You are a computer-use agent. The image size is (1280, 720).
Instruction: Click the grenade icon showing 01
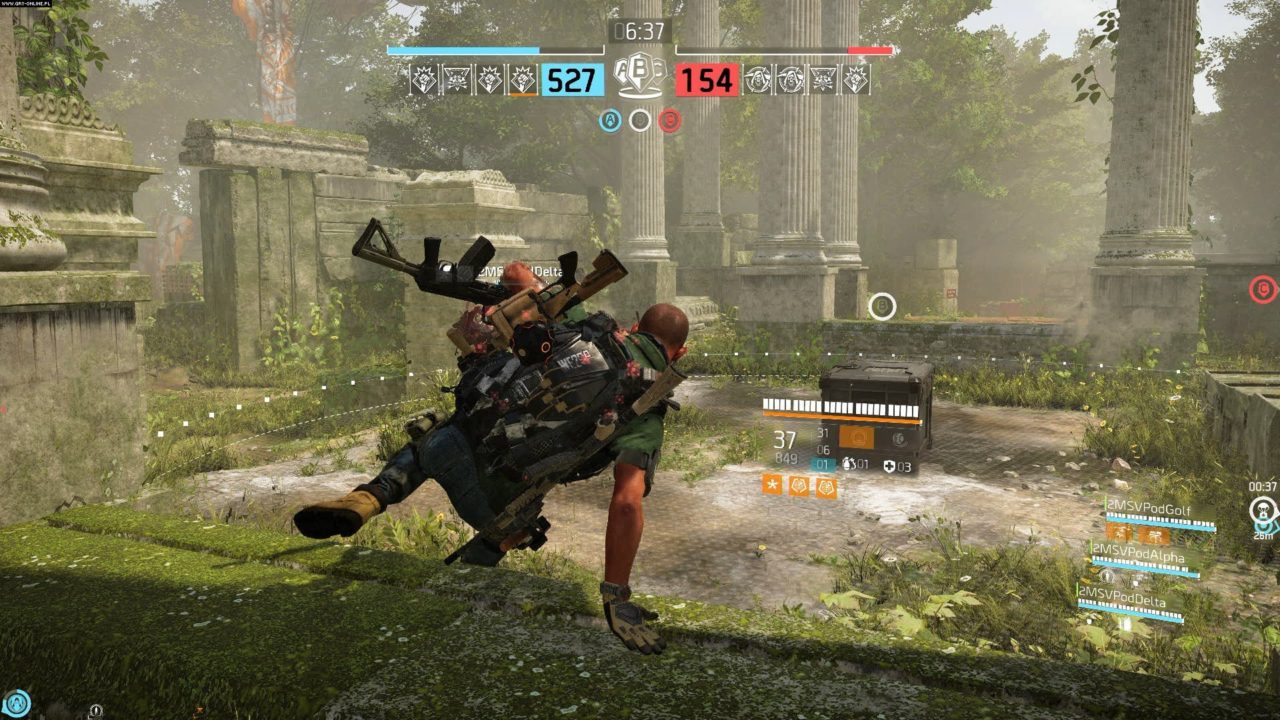point(852,464)
